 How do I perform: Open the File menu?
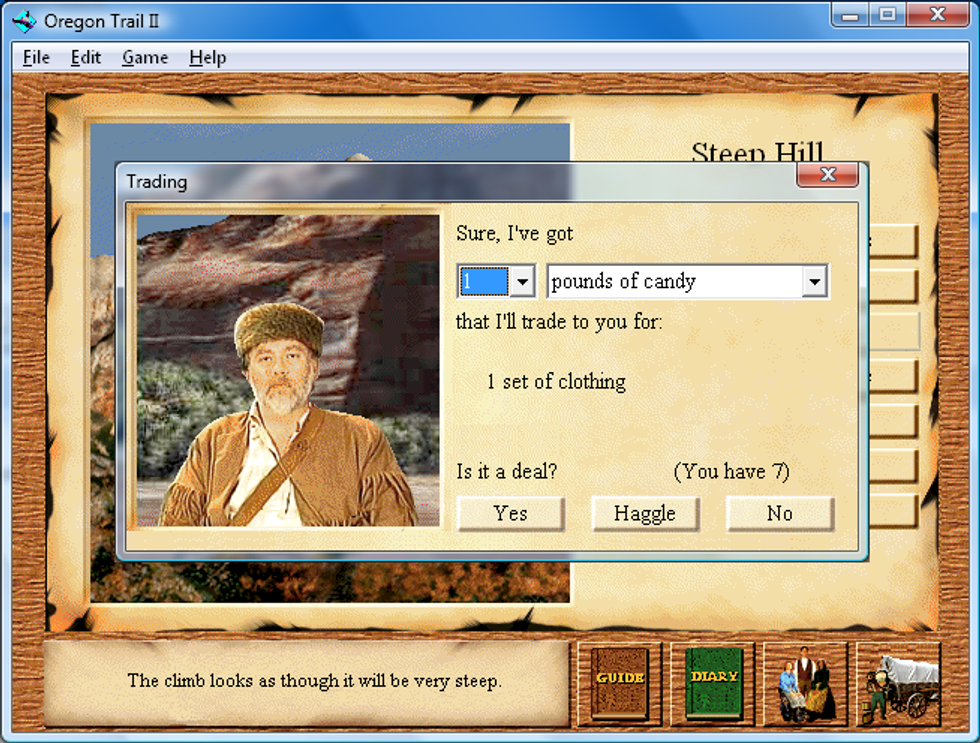click(x=36, y=58)
